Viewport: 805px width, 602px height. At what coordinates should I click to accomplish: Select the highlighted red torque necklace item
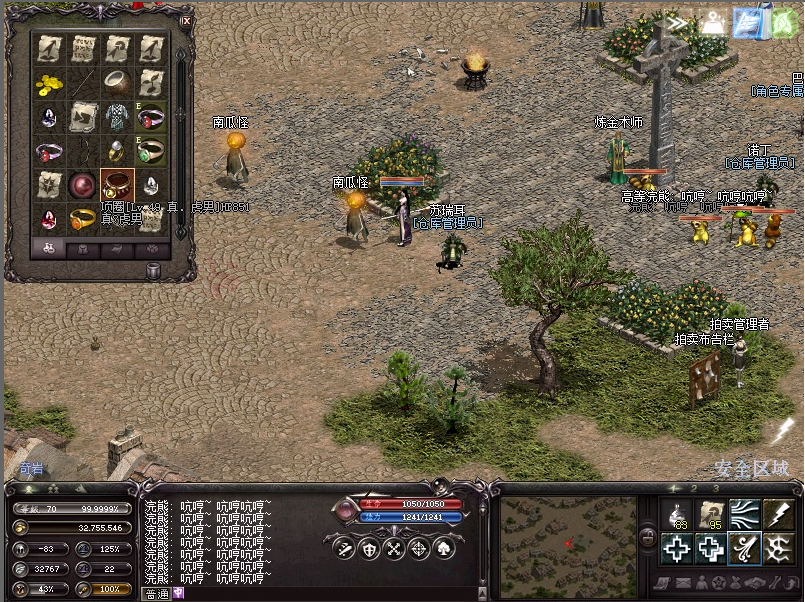point(117,184)
